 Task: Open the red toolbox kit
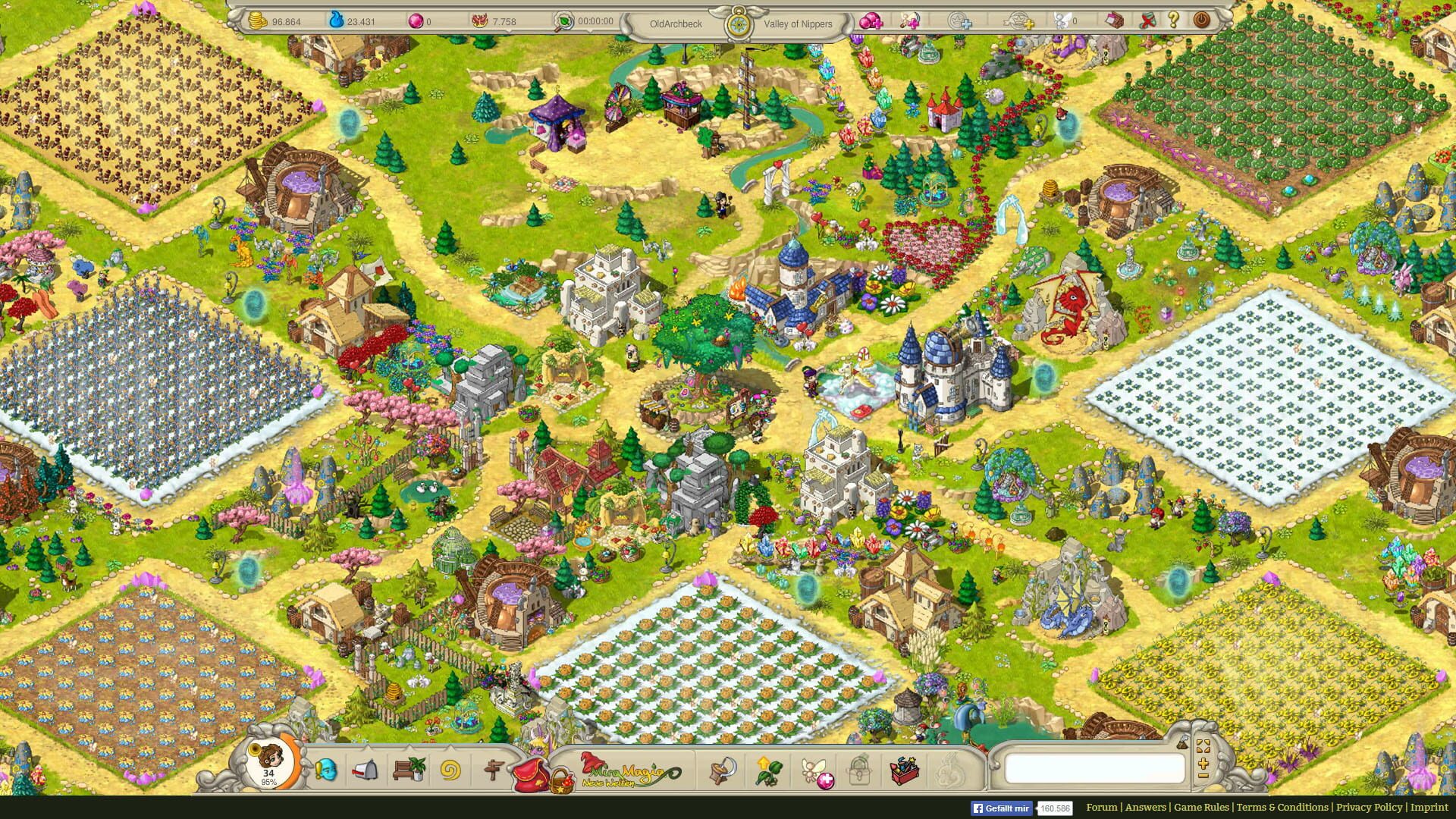905,770
